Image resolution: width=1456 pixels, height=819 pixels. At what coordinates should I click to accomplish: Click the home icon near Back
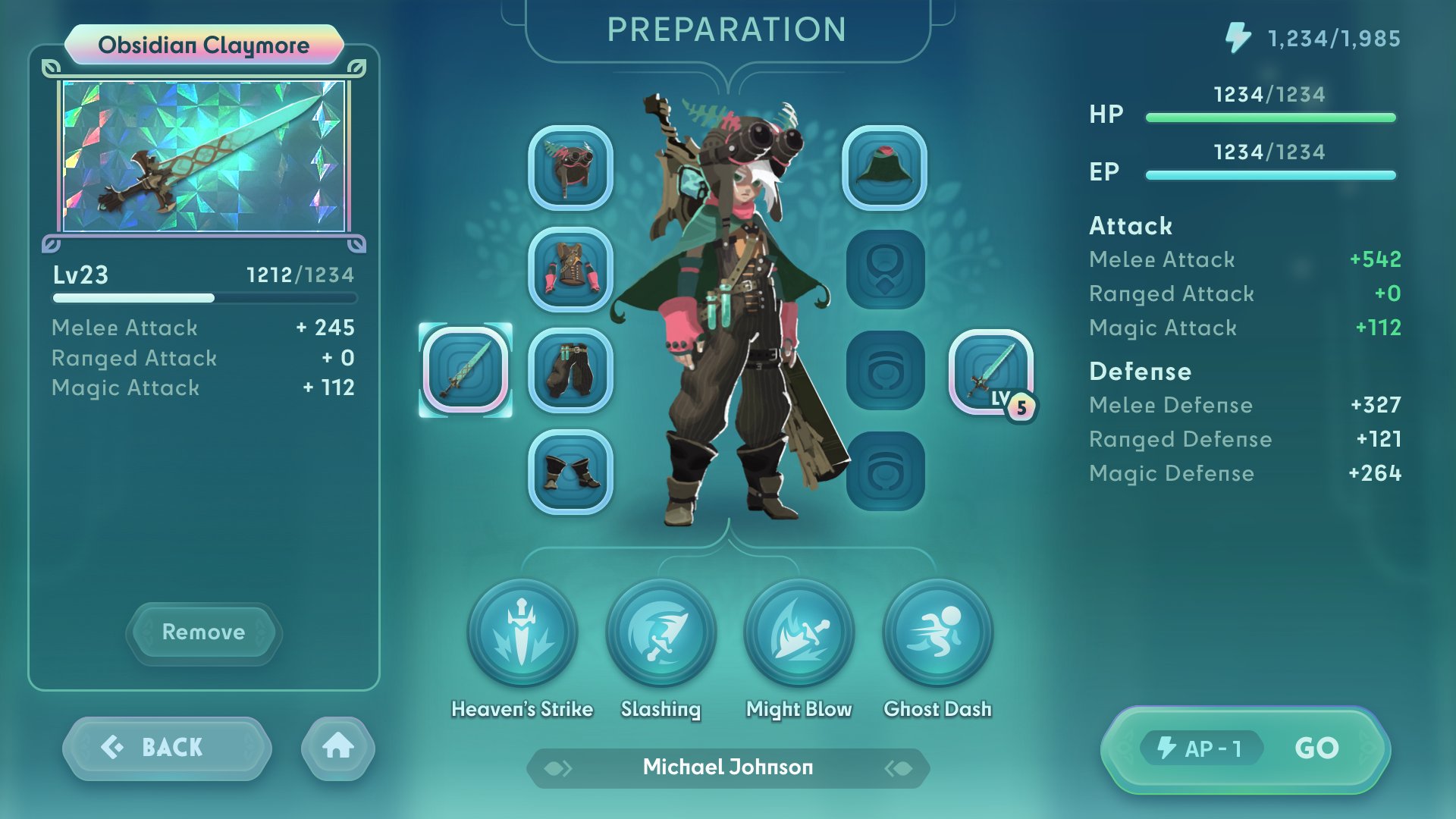(x=337, y=747)
